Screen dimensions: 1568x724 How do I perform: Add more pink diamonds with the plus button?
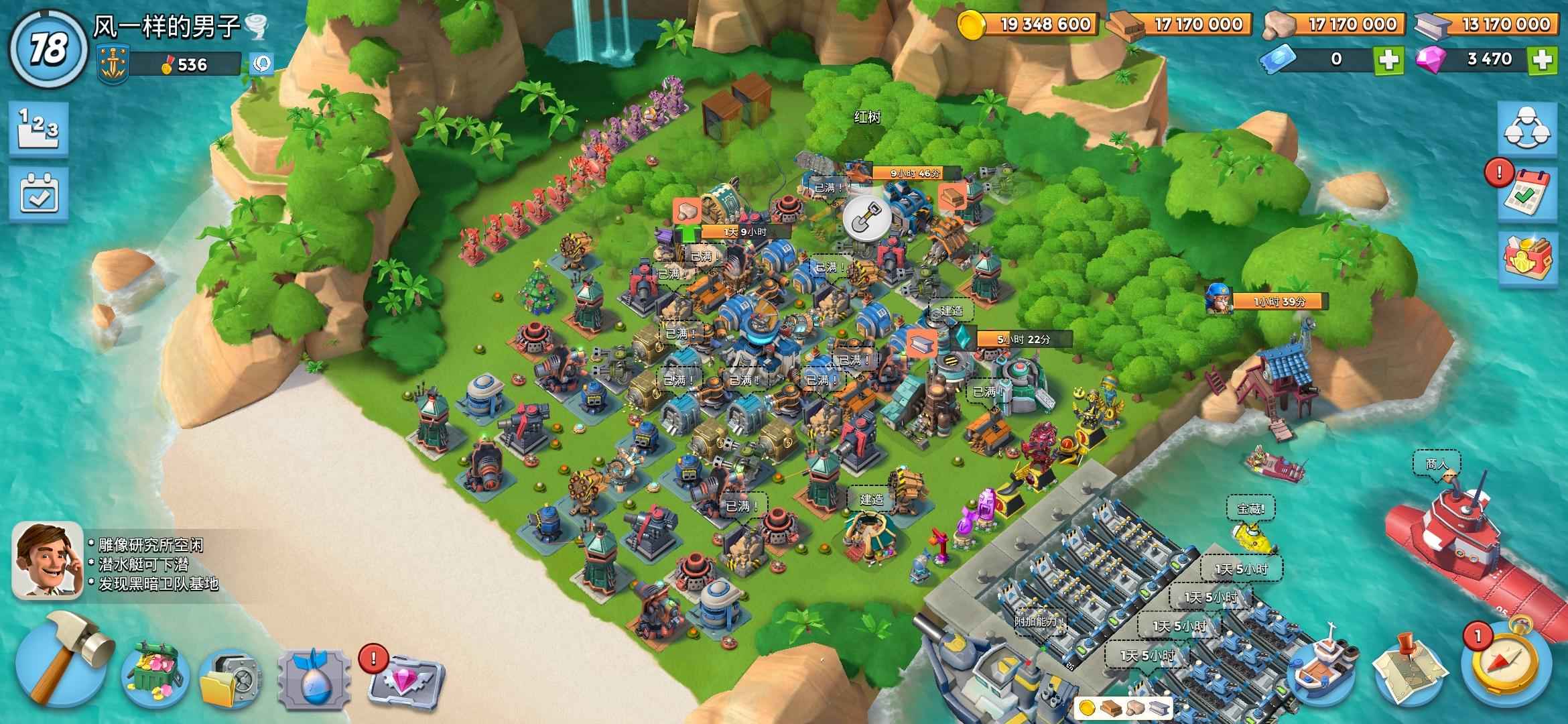[x=1543, y=60]
